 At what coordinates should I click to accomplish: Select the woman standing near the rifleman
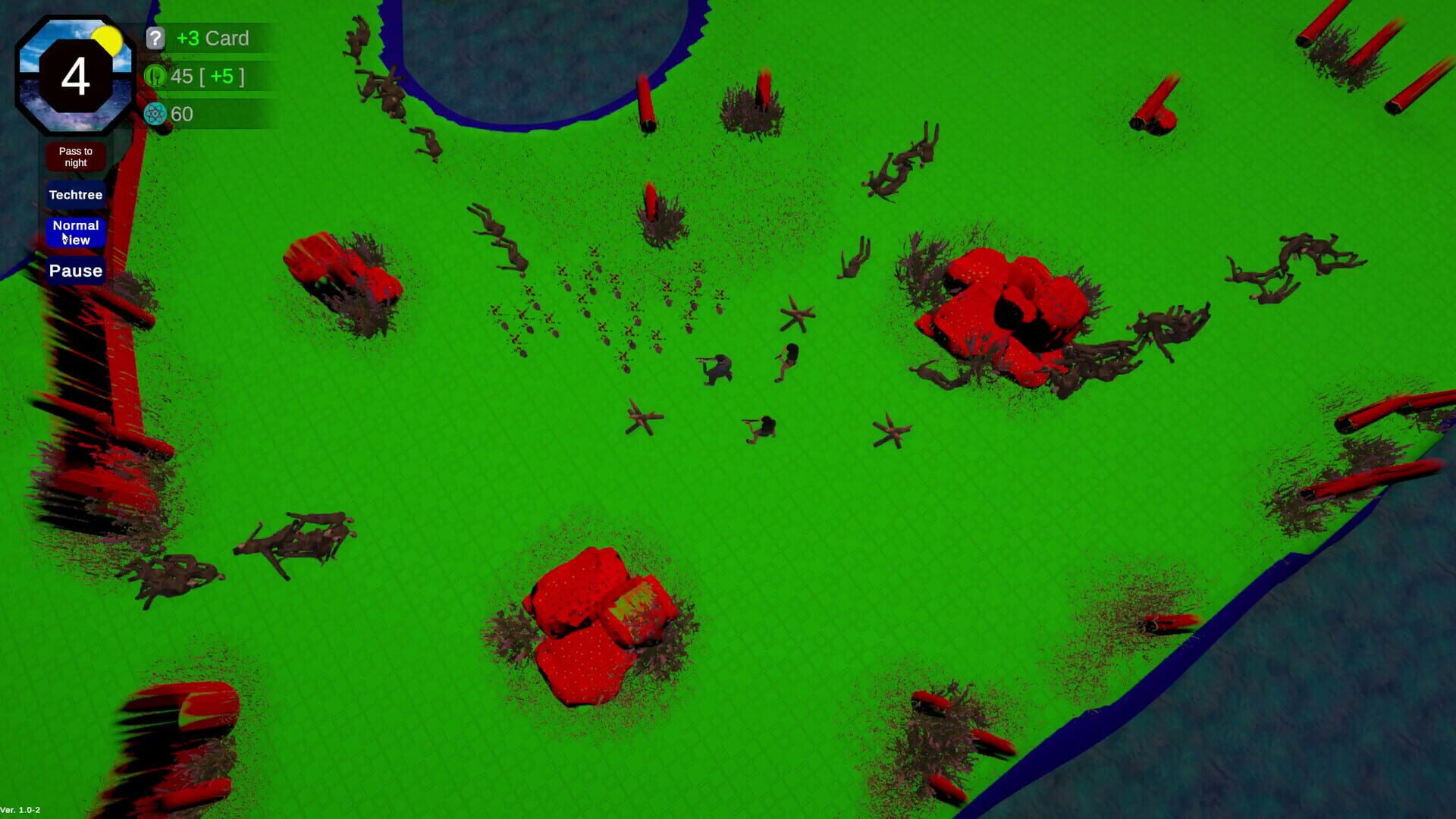click(x=787, y=364)
